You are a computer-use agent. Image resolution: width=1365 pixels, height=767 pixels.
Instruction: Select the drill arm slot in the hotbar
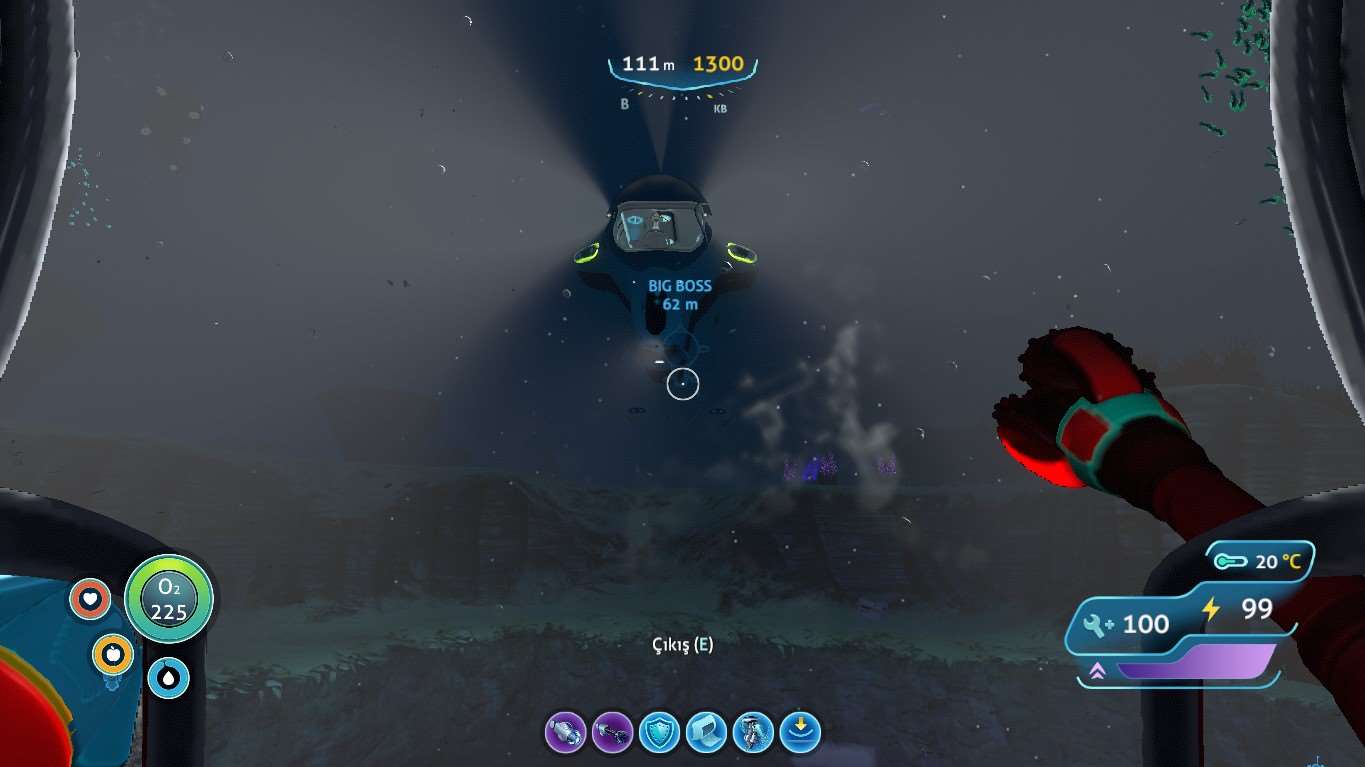point(565,733)
